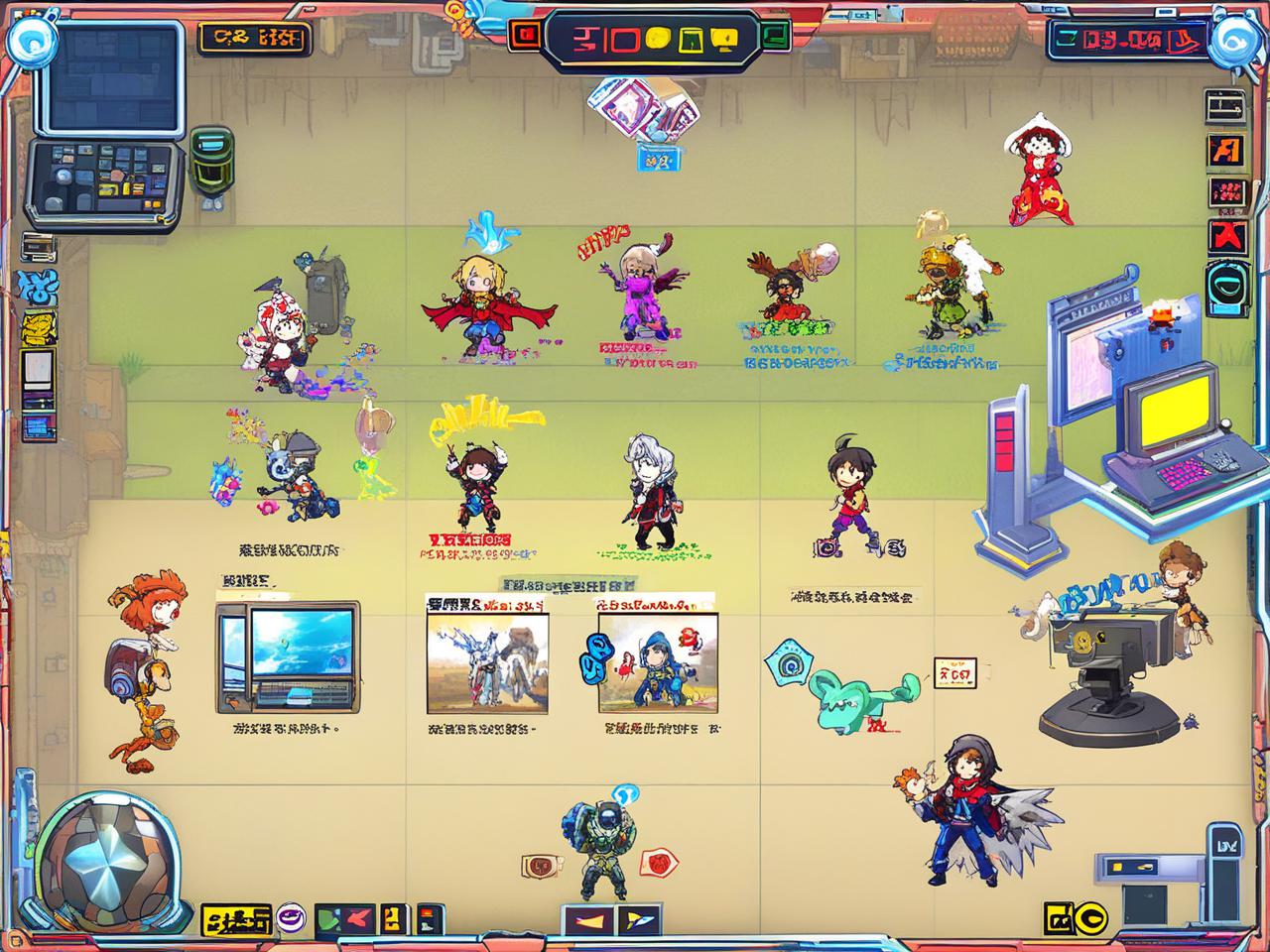Select the red dots grid icon
This screenshot has width=1270, height=952.
pos(1227,194)
